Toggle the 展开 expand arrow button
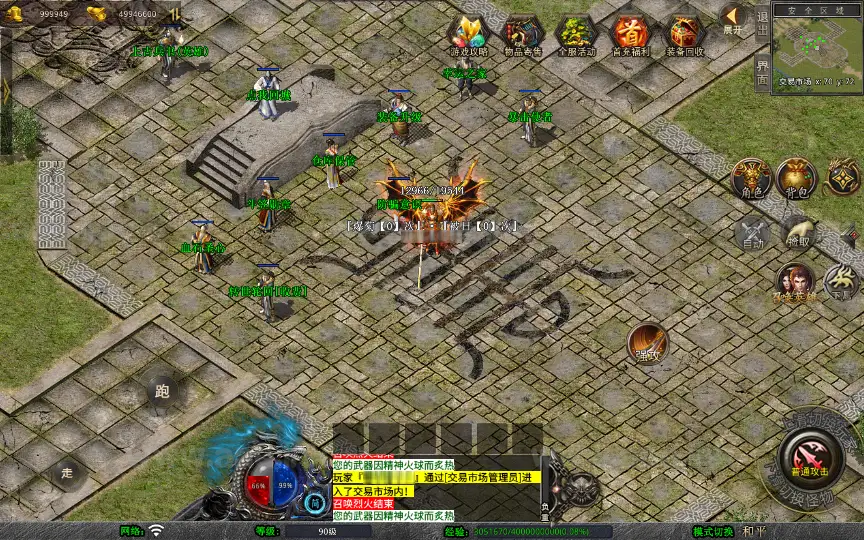 point(733,18)
